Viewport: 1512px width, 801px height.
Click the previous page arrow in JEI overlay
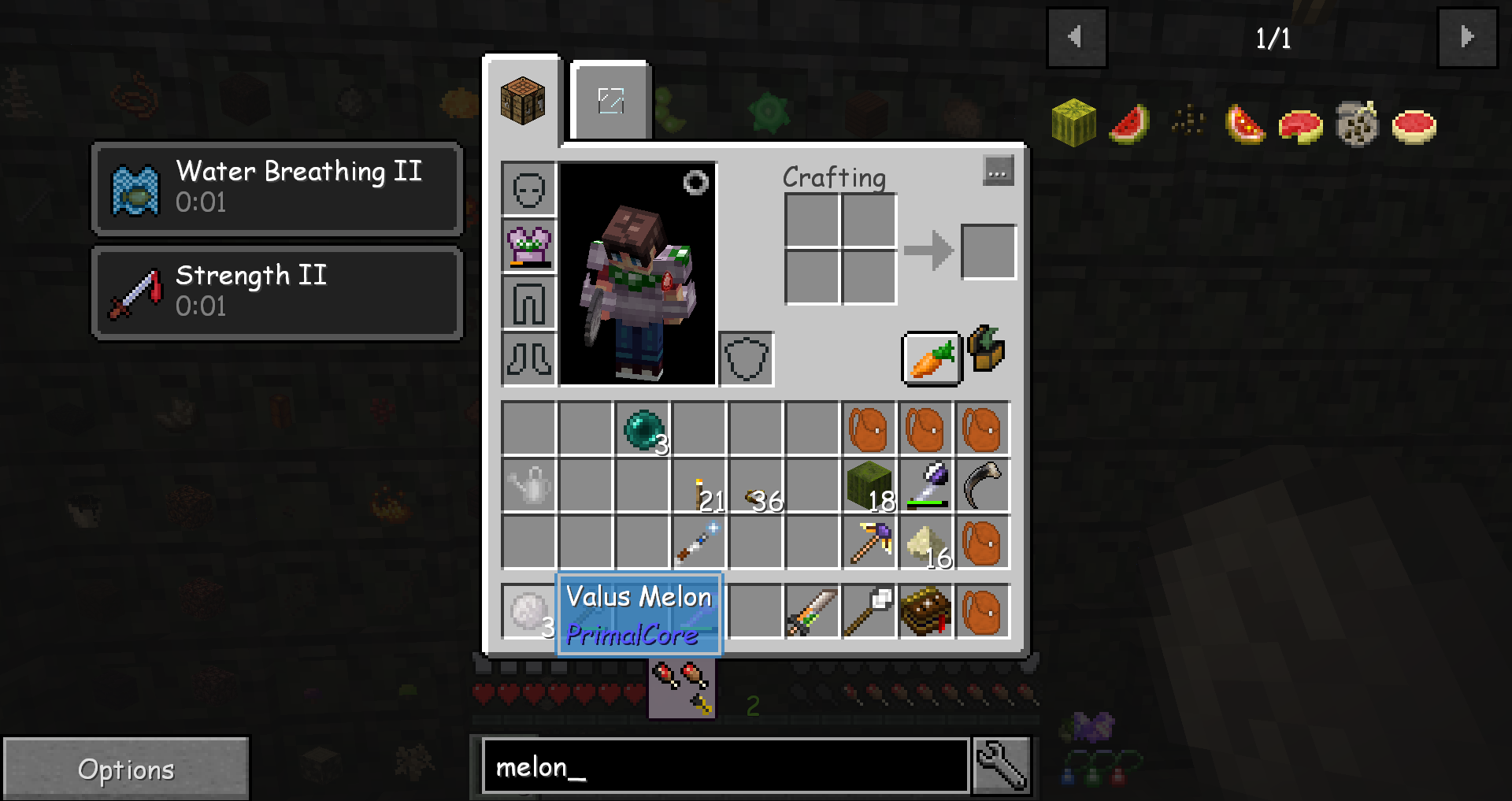pos(1076,37)
